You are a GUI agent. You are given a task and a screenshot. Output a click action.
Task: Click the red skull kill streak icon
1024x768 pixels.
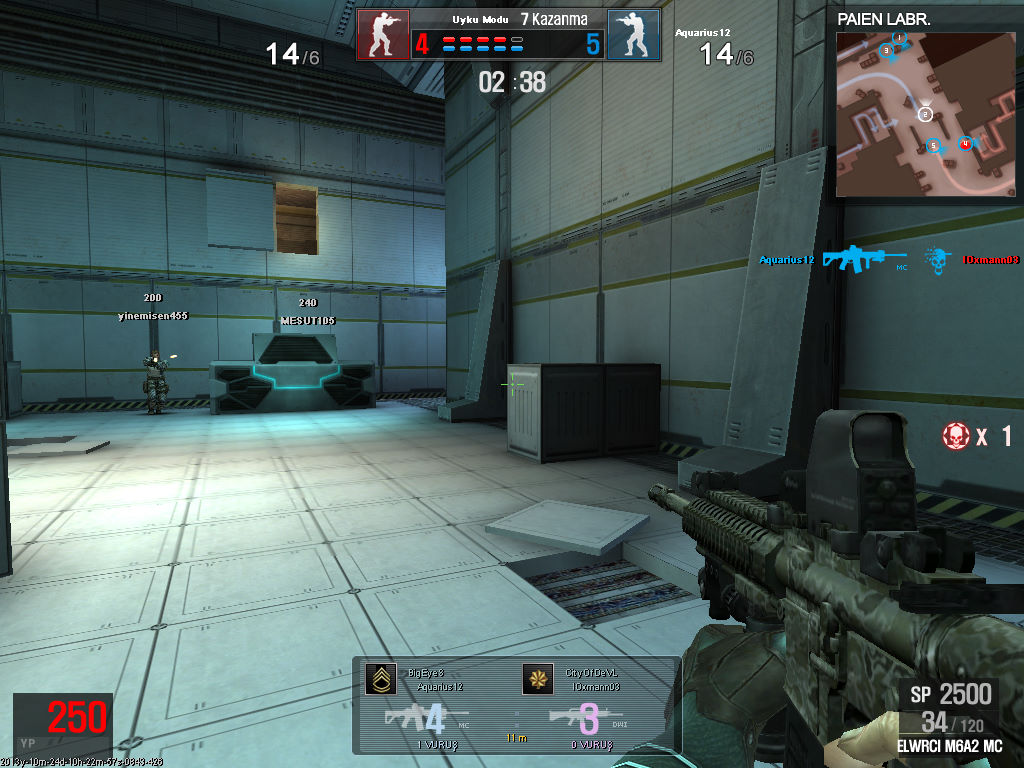[956, 435]
